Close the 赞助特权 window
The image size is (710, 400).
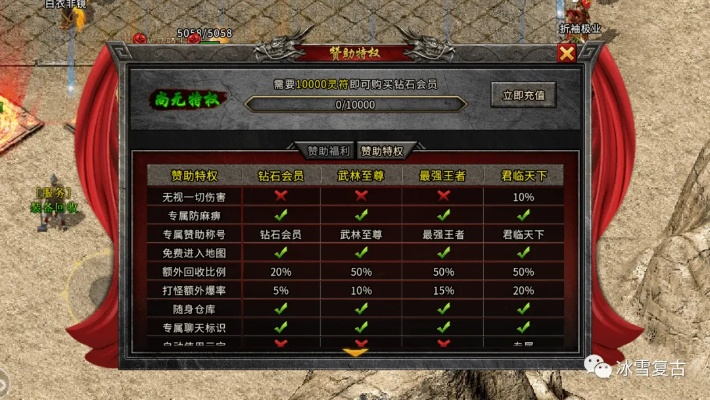pyautogui.click(x=567, y=54)
